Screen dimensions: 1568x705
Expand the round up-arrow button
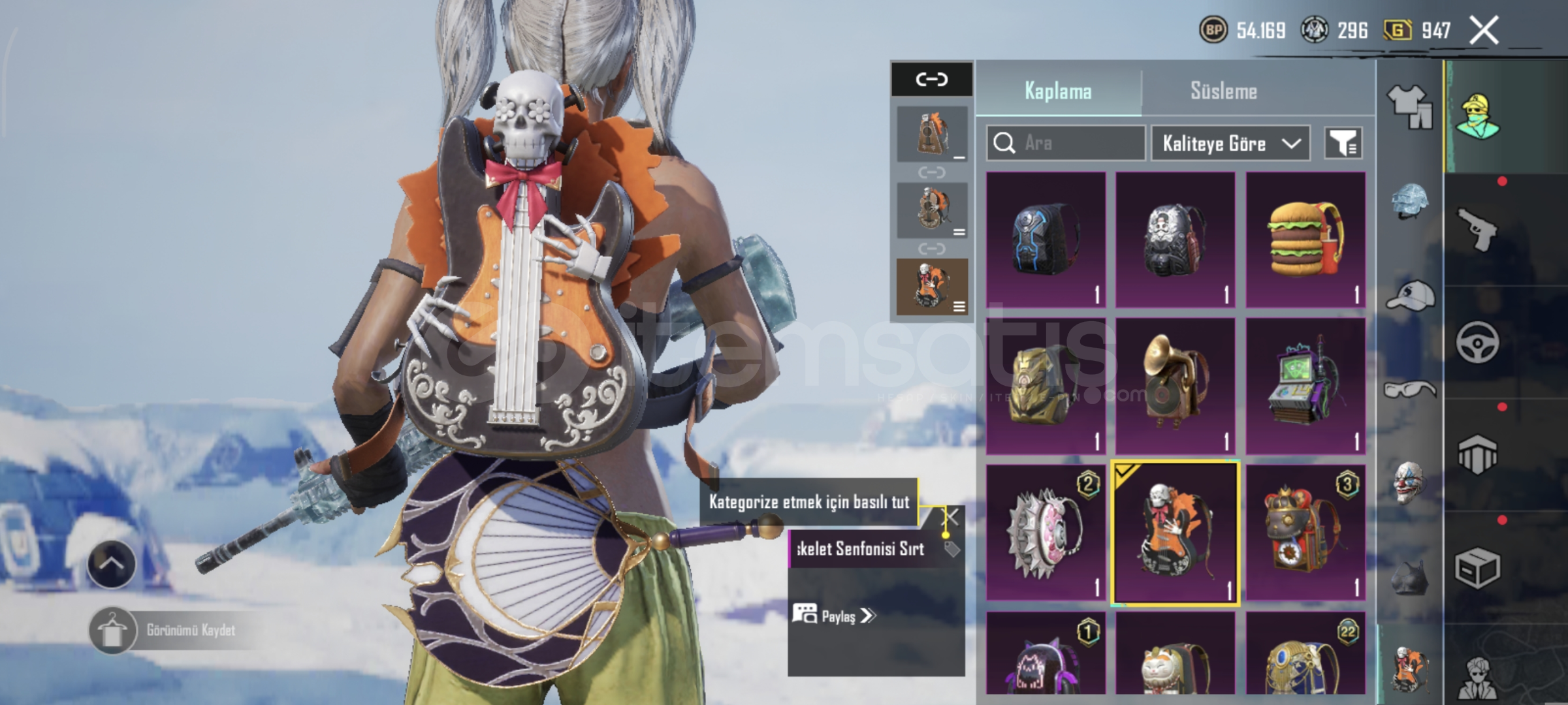tap(111, 564)
